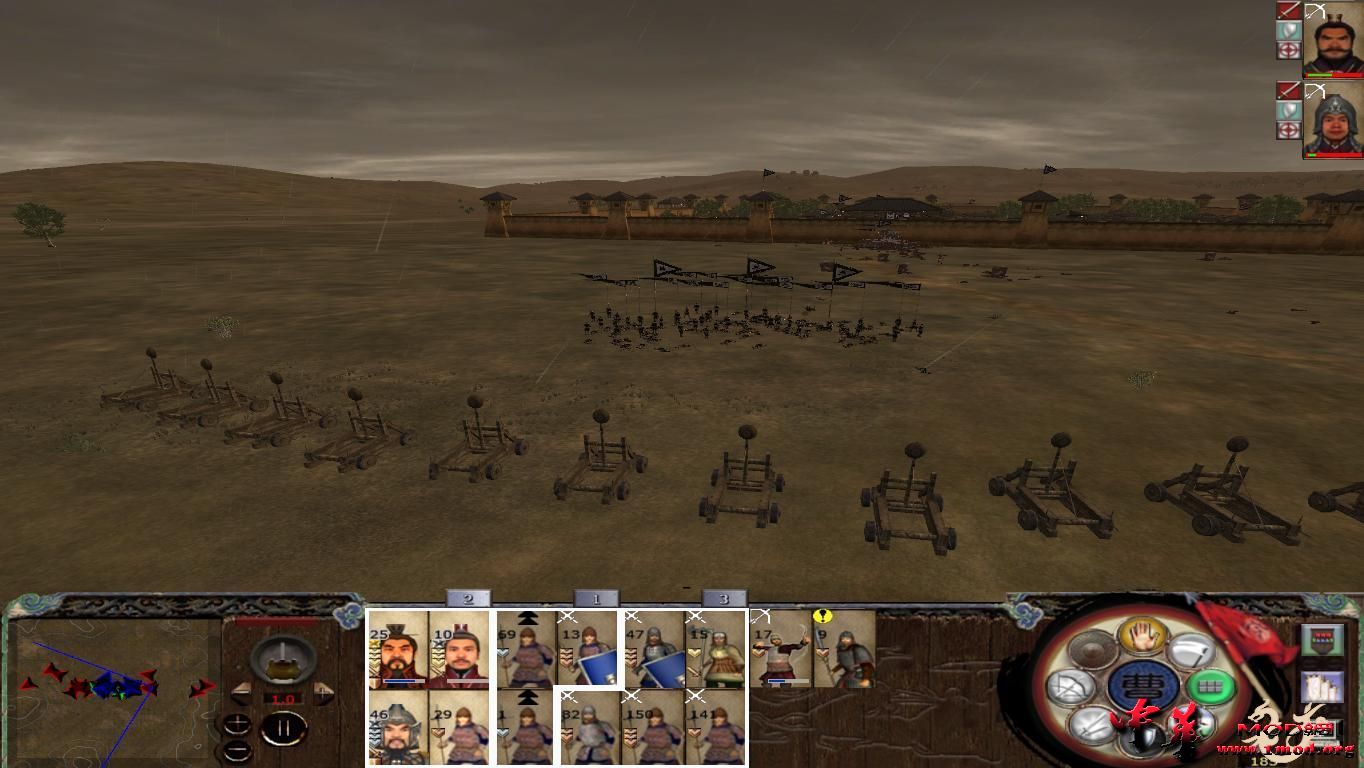The width and height of the screenshot is (1364, 768).
Task: Click the minus button to zoom out the minimap
Action: pos(237,750)
